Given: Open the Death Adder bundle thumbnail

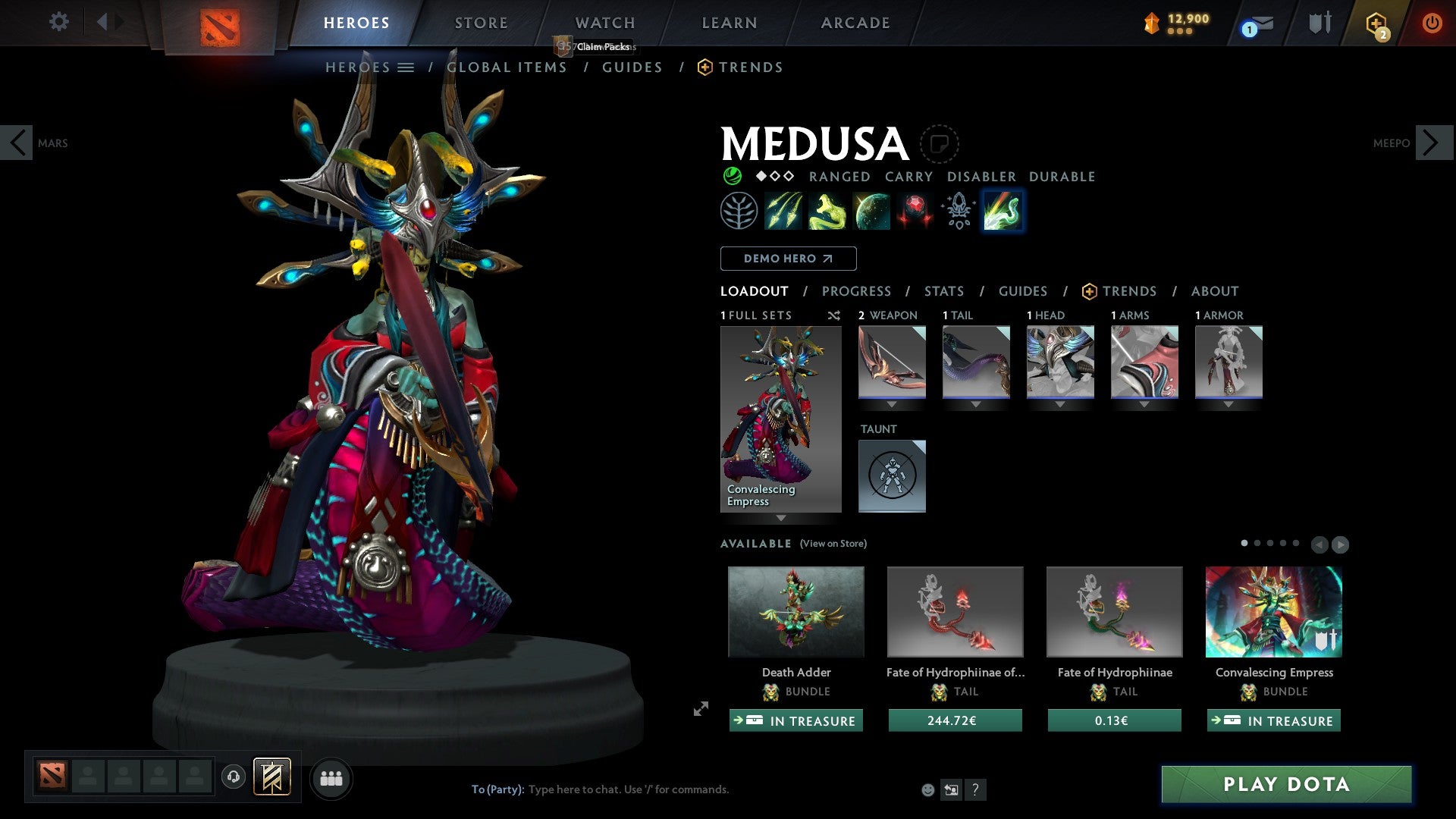Looking at the screenshot, I should [x=795, y=611].
